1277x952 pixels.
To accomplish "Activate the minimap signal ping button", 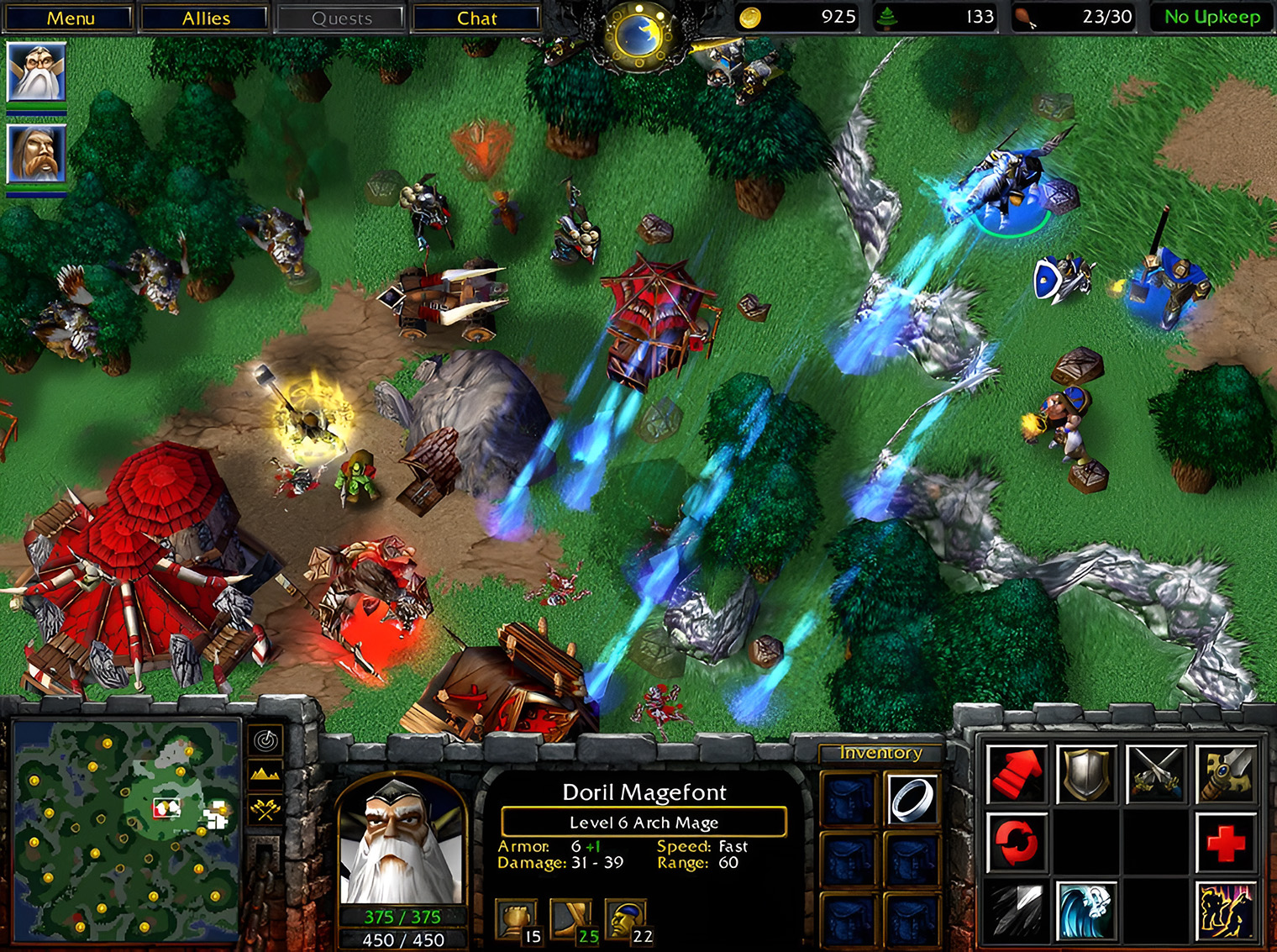I will [x=266, y=740].
